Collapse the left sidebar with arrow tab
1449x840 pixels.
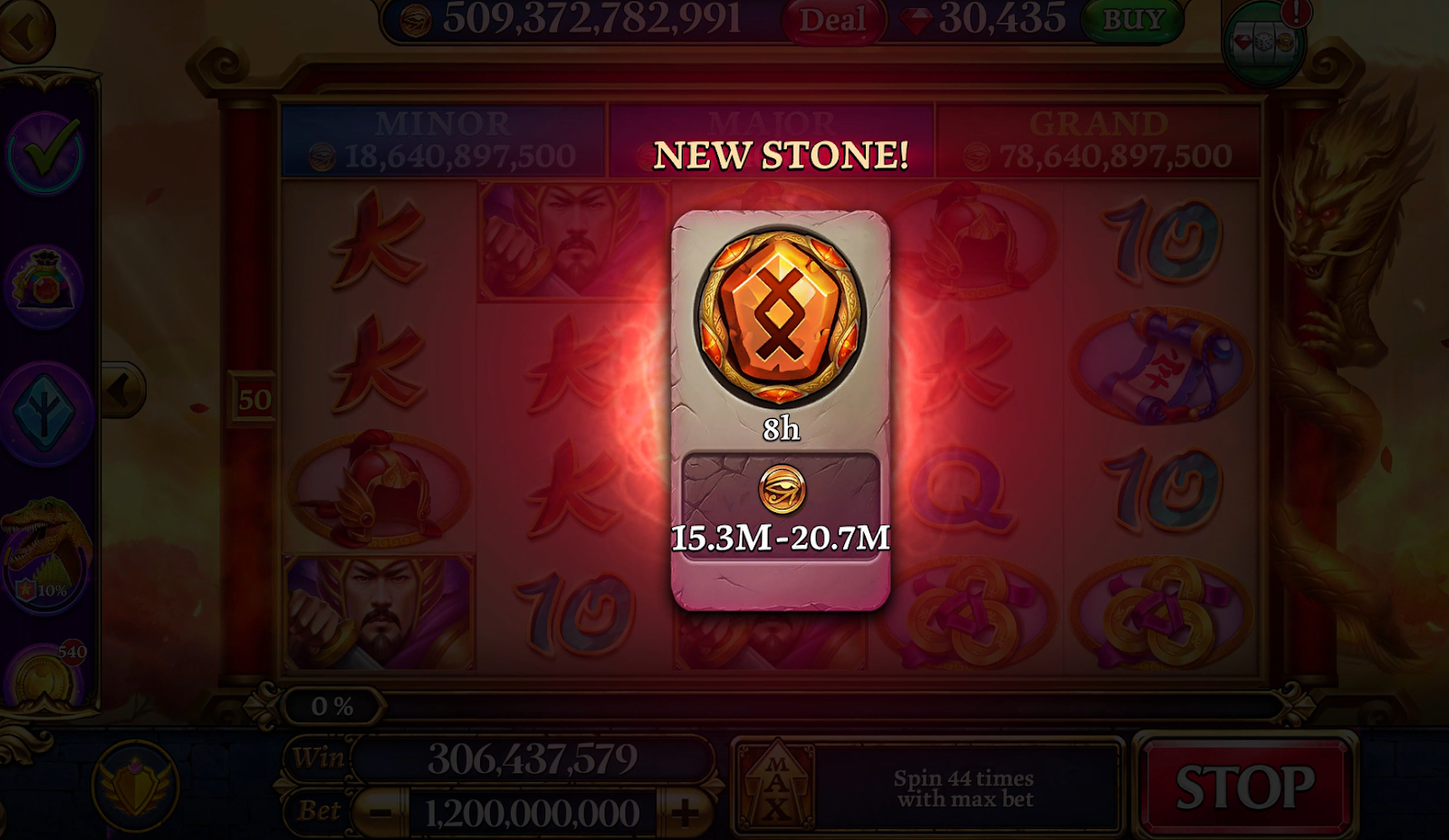coord(121,390)
